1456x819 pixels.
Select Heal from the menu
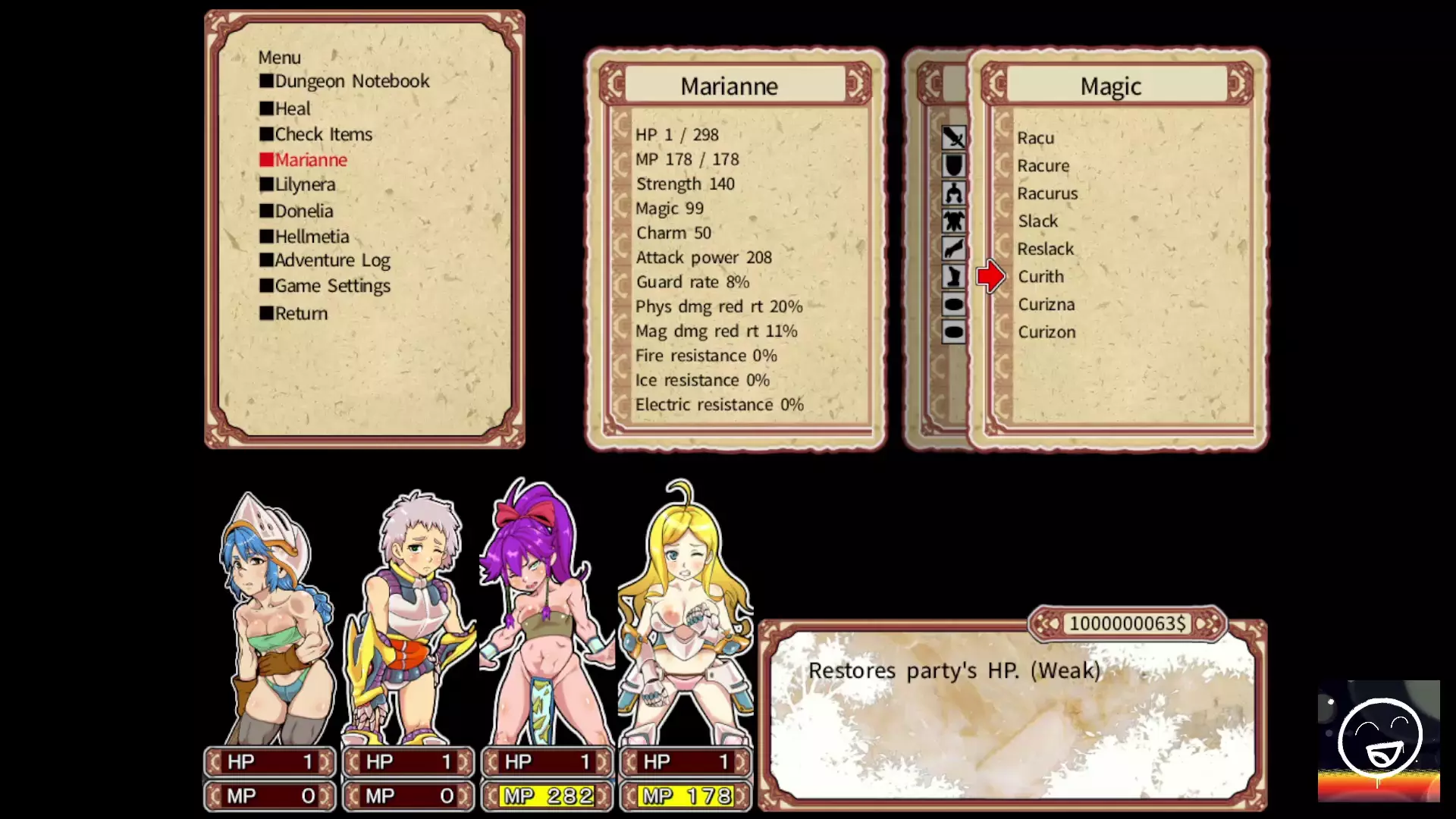click(292, 108)
